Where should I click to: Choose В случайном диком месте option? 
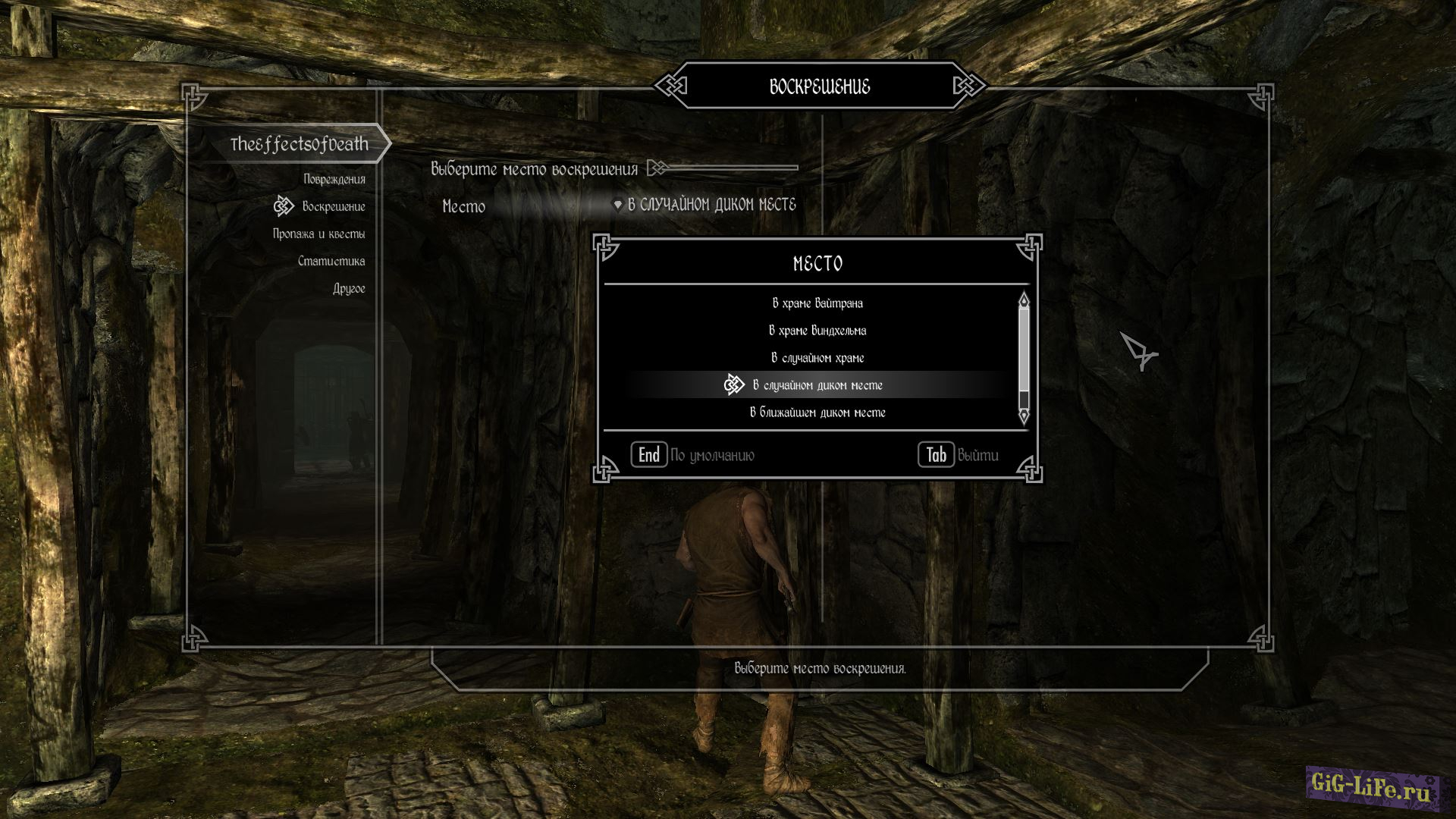pyautogui.click(x=817, y=385)
